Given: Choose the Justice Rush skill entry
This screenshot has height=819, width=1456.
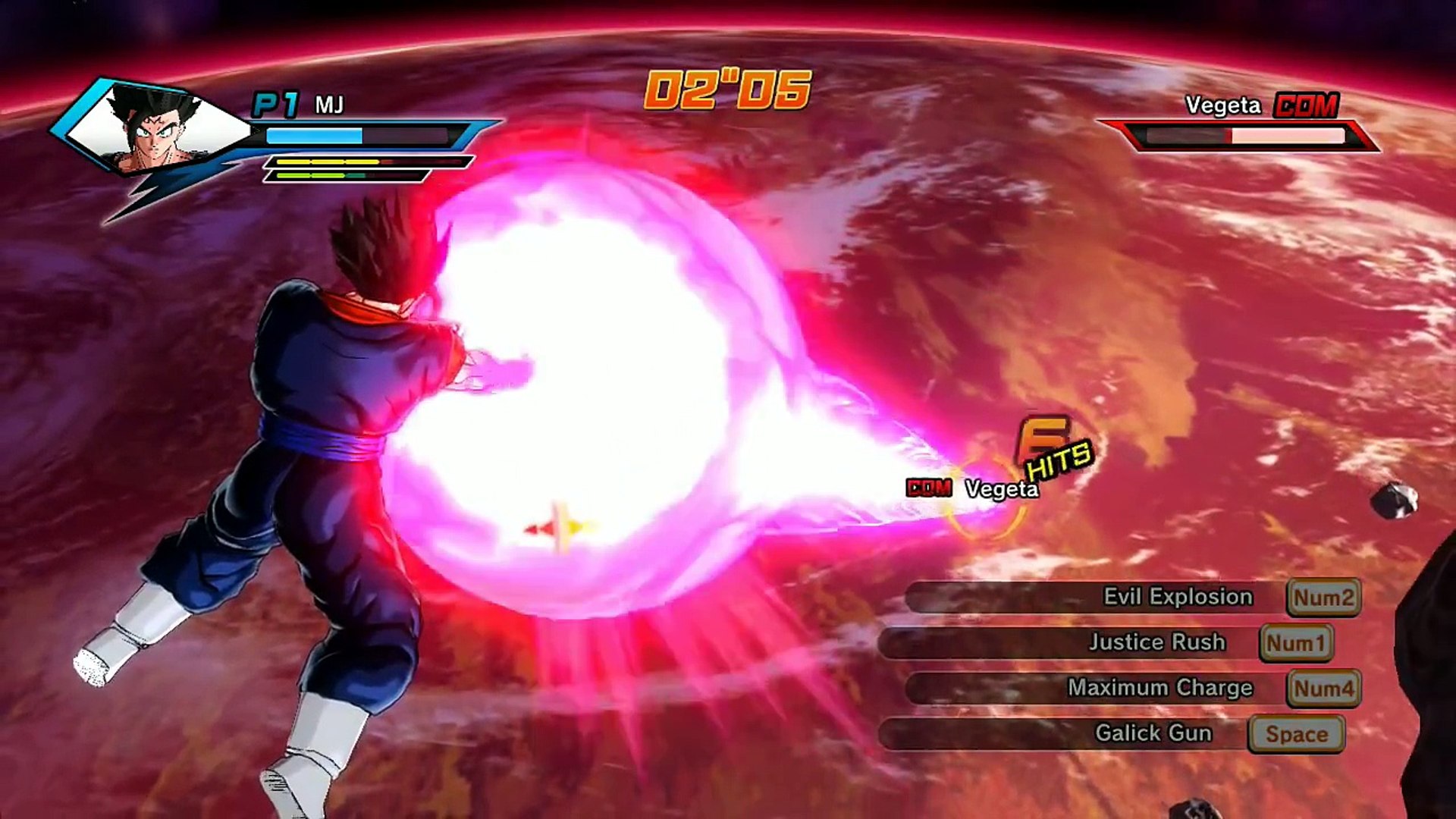Looking at the screenshot, I should [x=1156, y=642].
